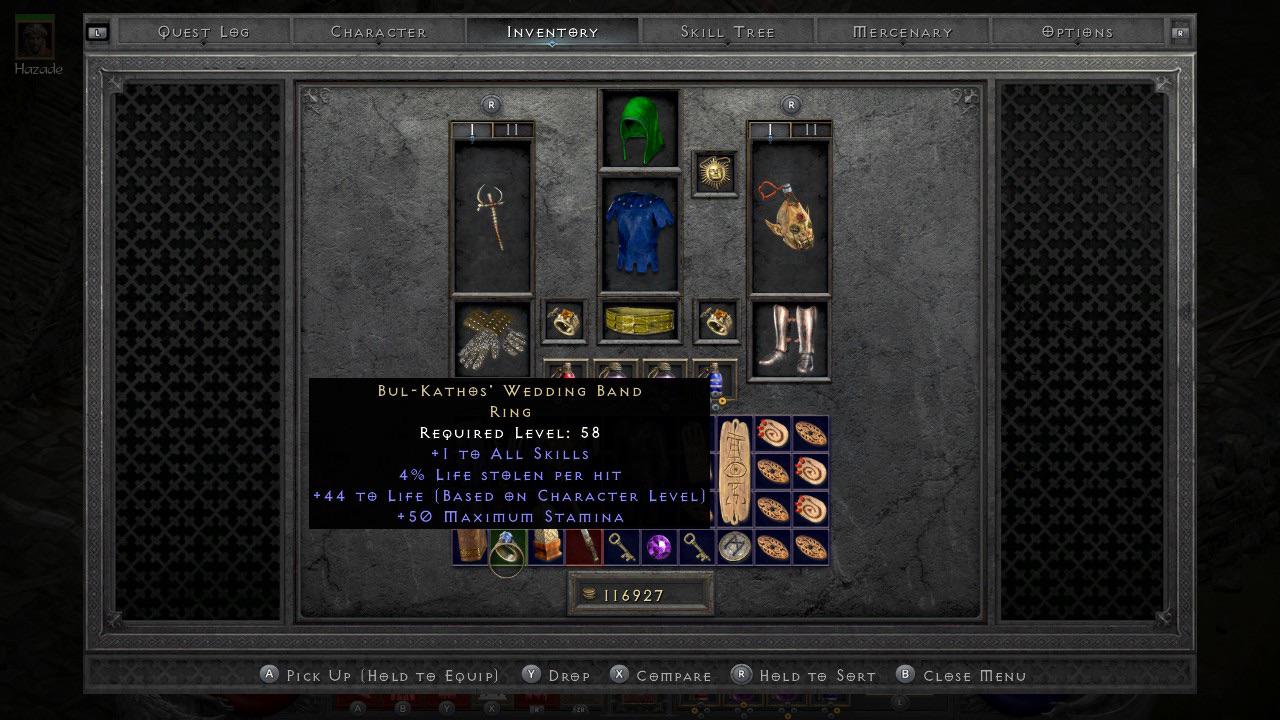Switch the right weapon to set II
1280x720 pixels.
tap(811, 128)
